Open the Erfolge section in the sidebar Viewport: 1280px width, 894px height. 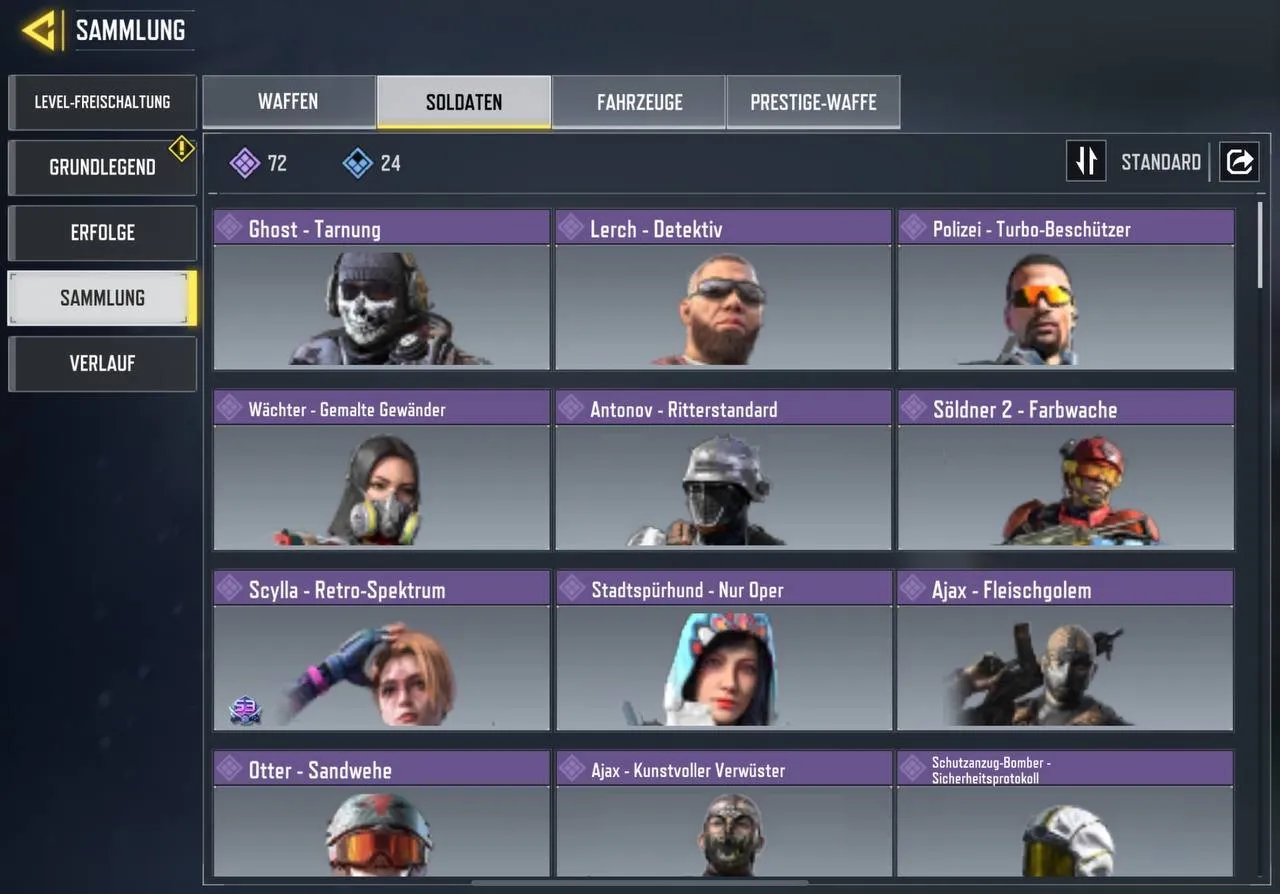pyautogui.click(x=102, y=232)
